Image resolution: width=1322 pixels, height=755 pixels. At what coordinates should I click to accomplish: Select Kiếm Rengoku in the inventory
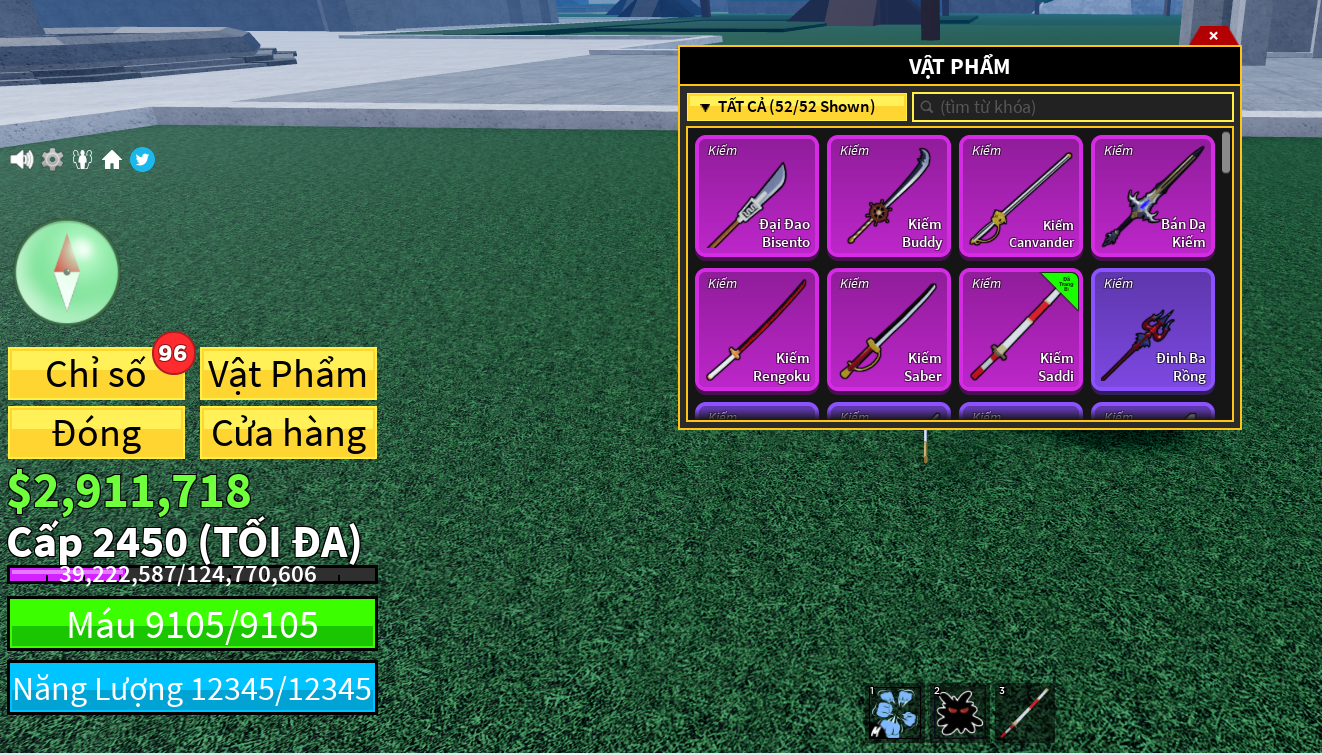click(x=757, y=330)
